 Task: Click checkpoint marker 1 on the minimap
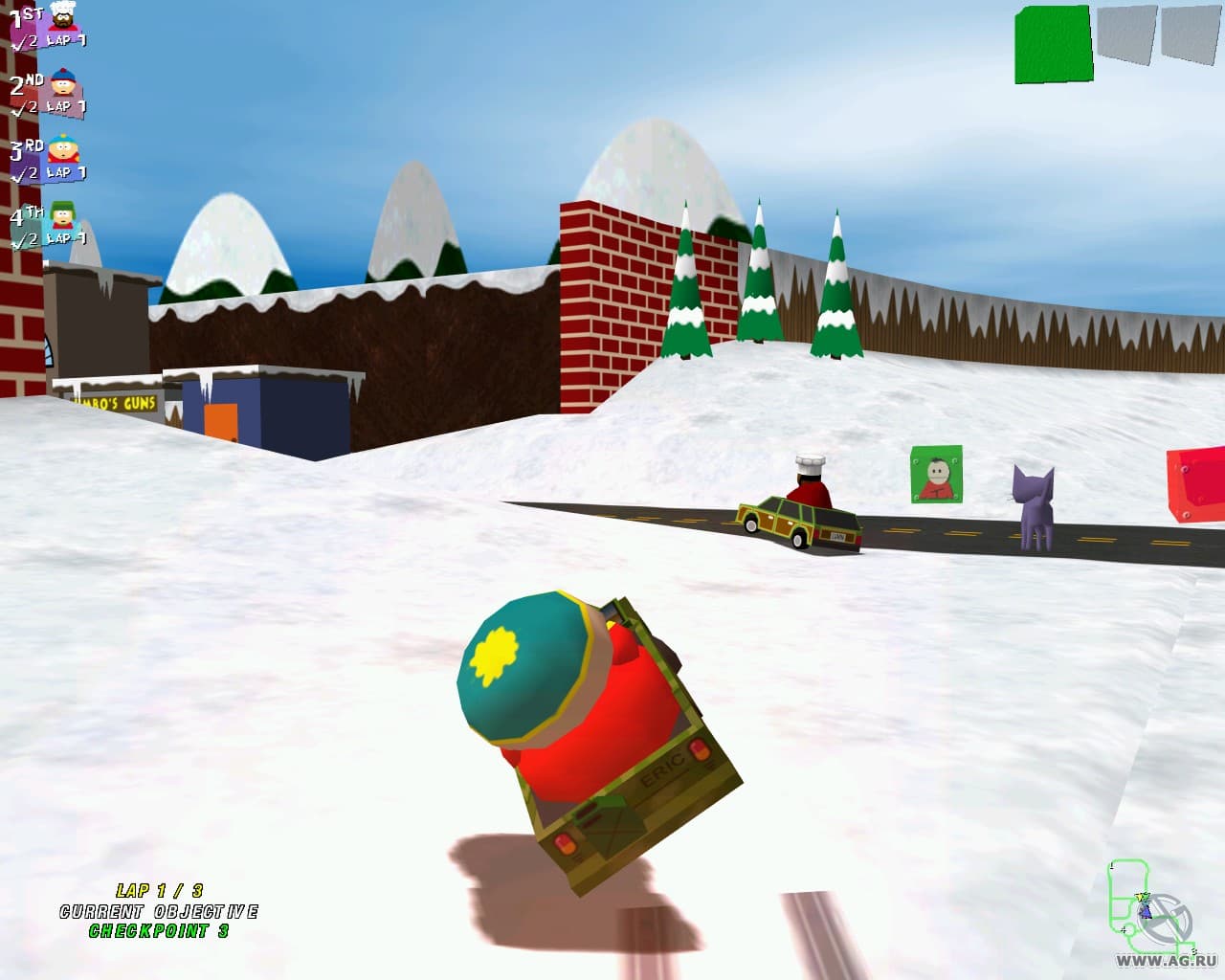[1112, 866]
